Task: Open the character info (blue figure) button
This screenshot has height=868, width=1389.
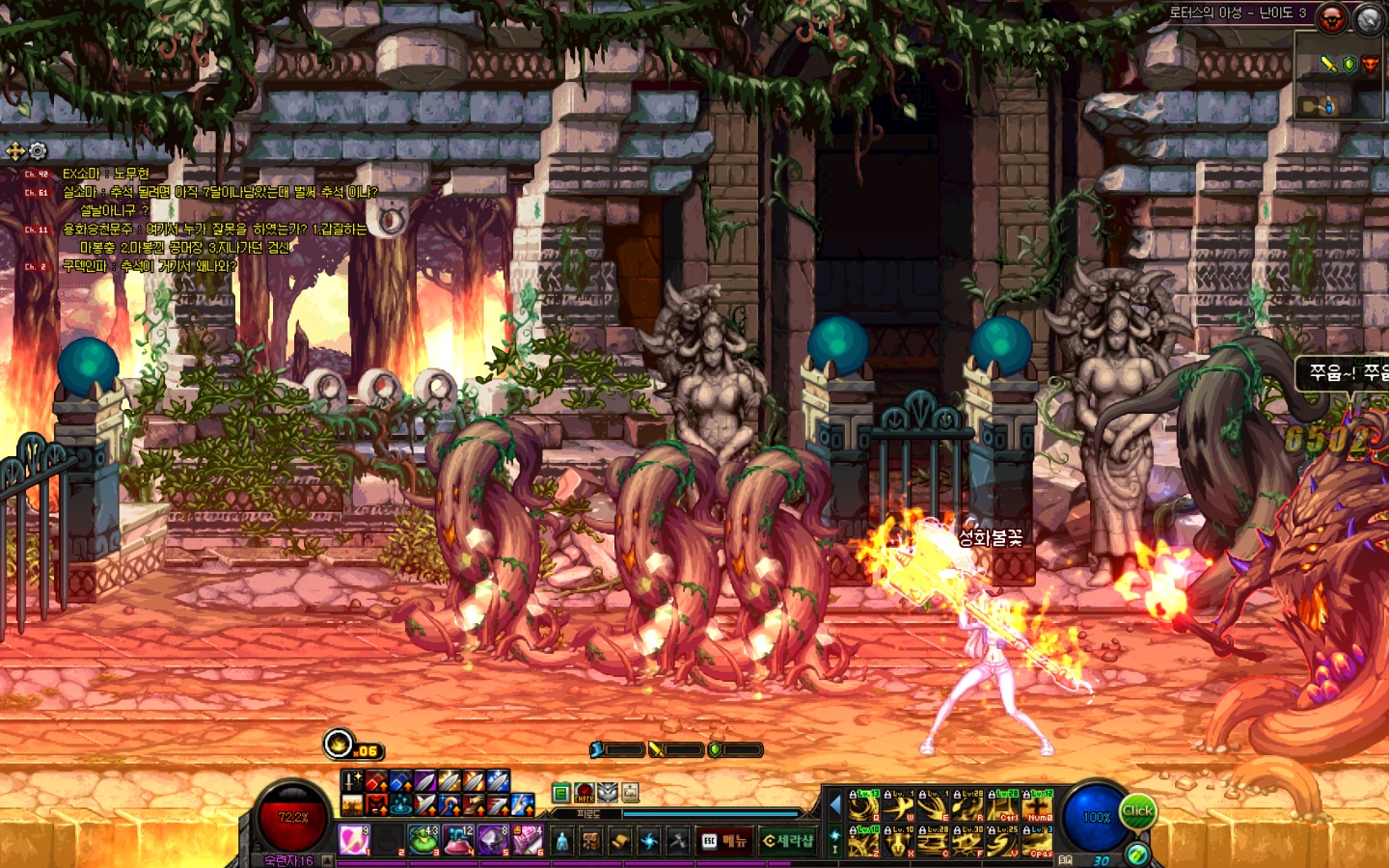Action: point(562,841)
